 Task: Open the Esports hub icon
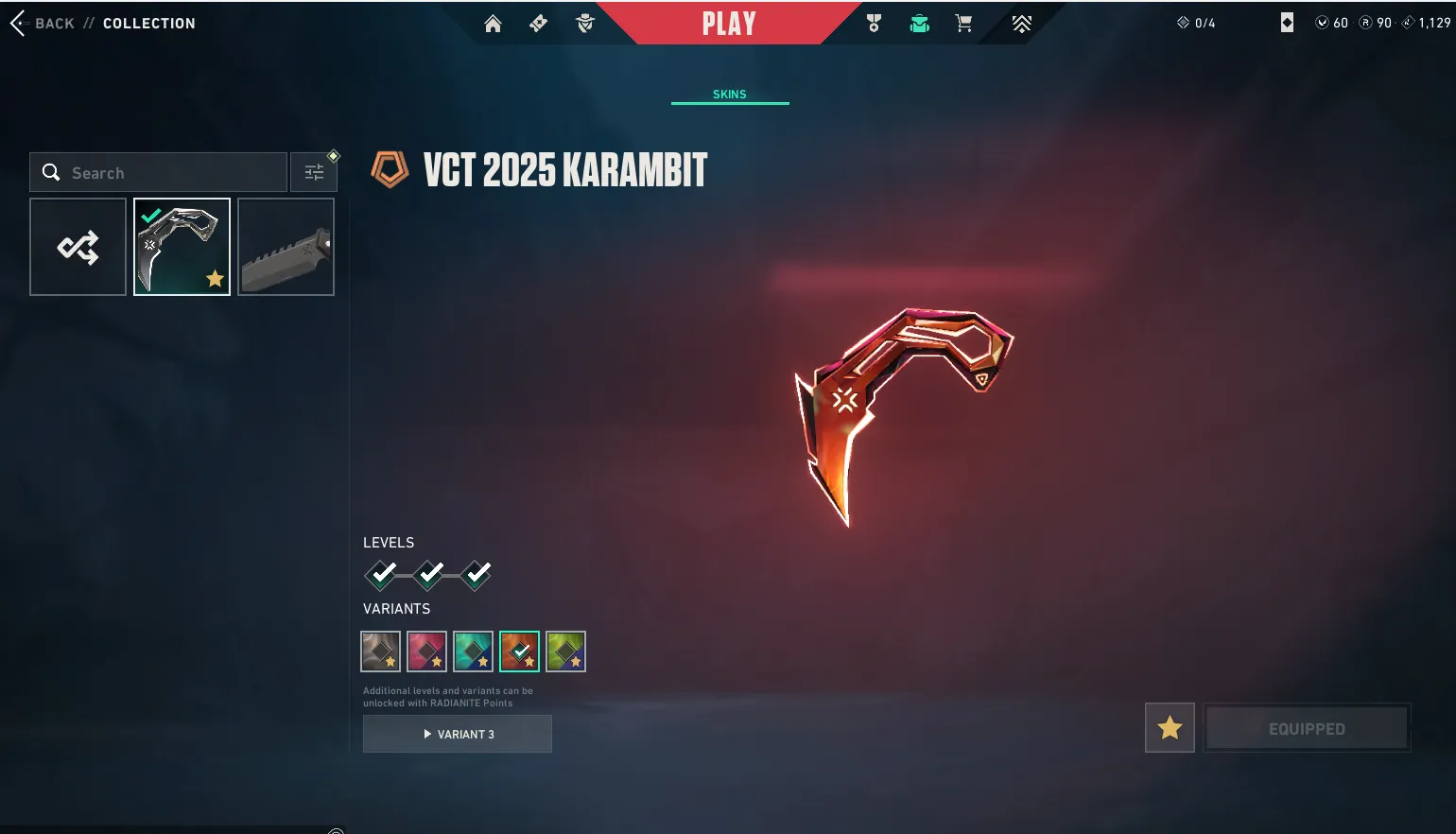(x=1022, y=24)
